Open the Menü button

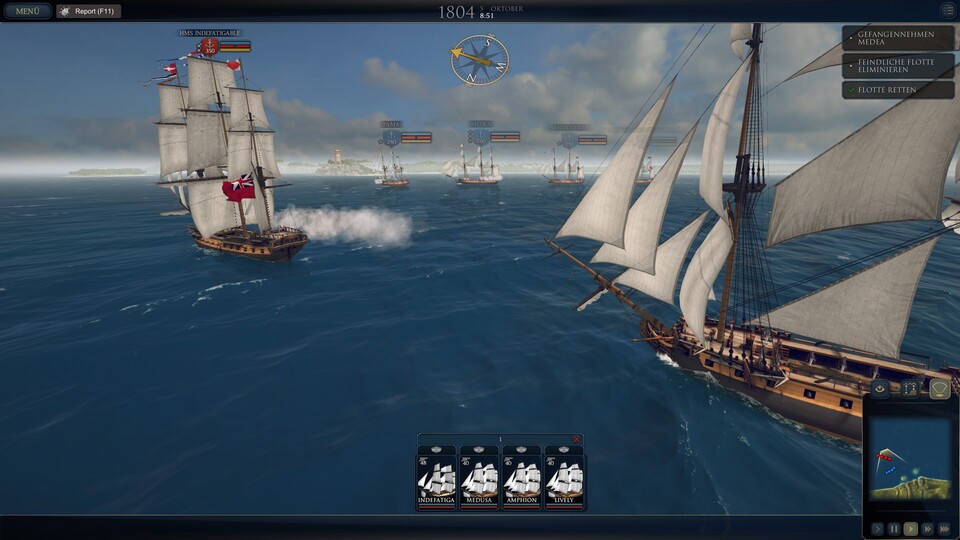[x=26, y=11]
